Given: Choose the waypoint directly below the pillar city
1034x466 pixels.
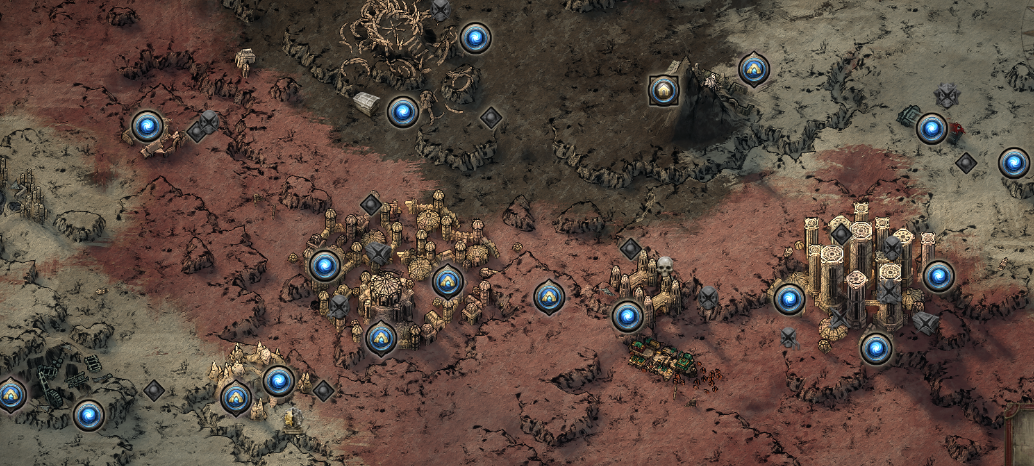Looking at the screenshot, I should pos(876,348).
